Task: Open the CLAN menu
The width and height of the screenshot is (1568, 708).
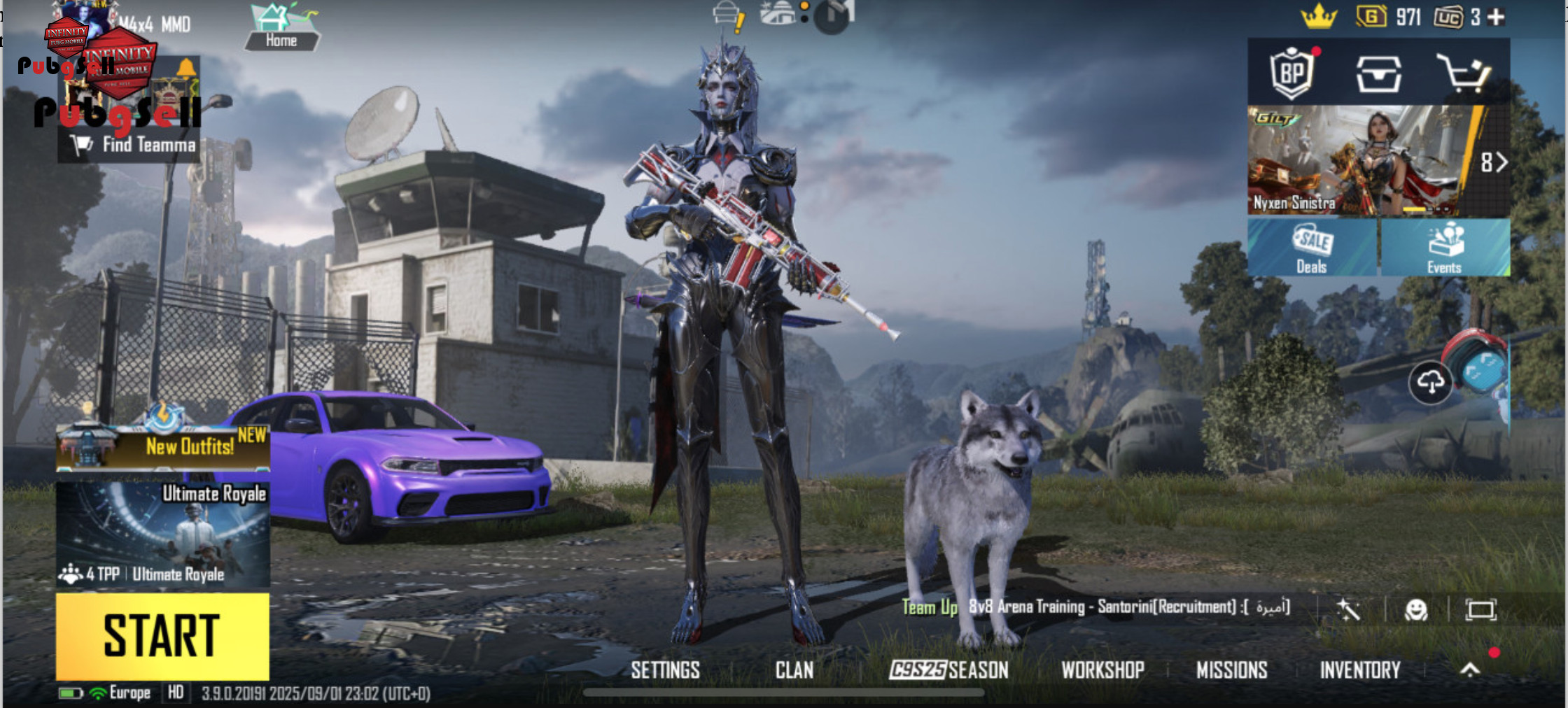Action: [794, 670]
